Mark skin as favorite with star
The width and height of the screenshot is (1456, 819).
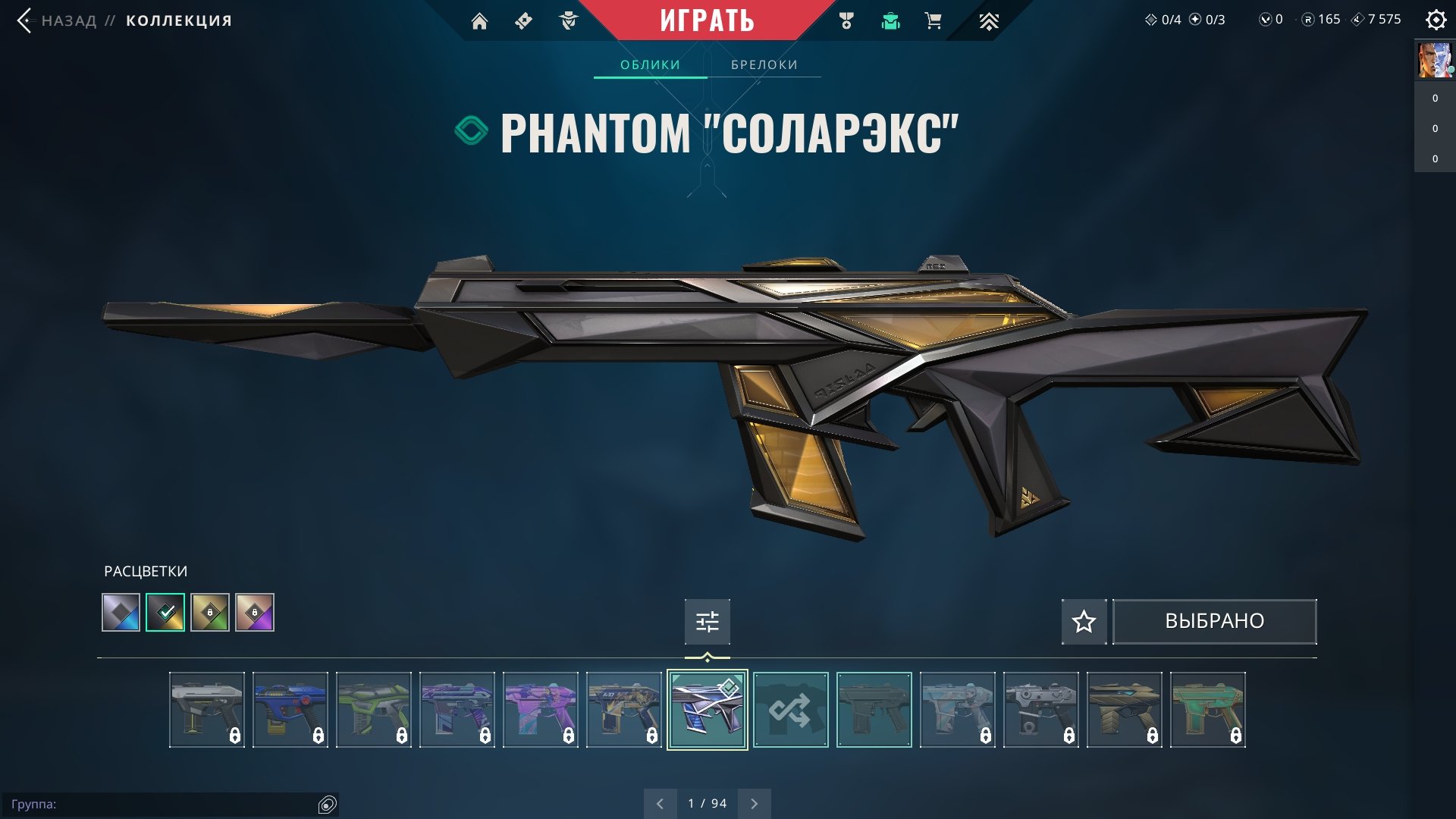tap(1084, 622)
